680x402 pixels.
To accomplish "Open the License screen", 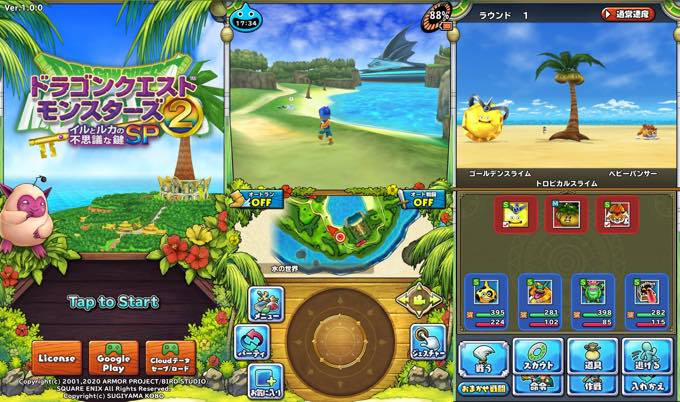I will 55,358.
